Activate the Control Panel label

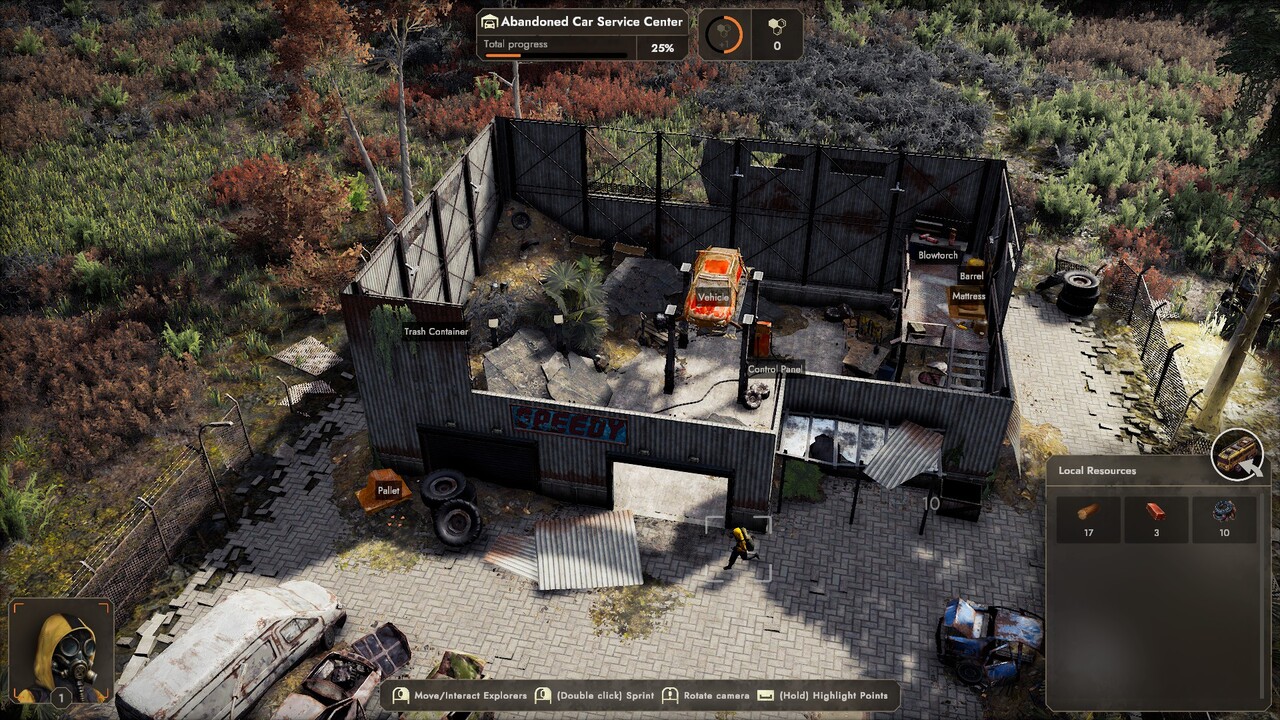point(775,370)
